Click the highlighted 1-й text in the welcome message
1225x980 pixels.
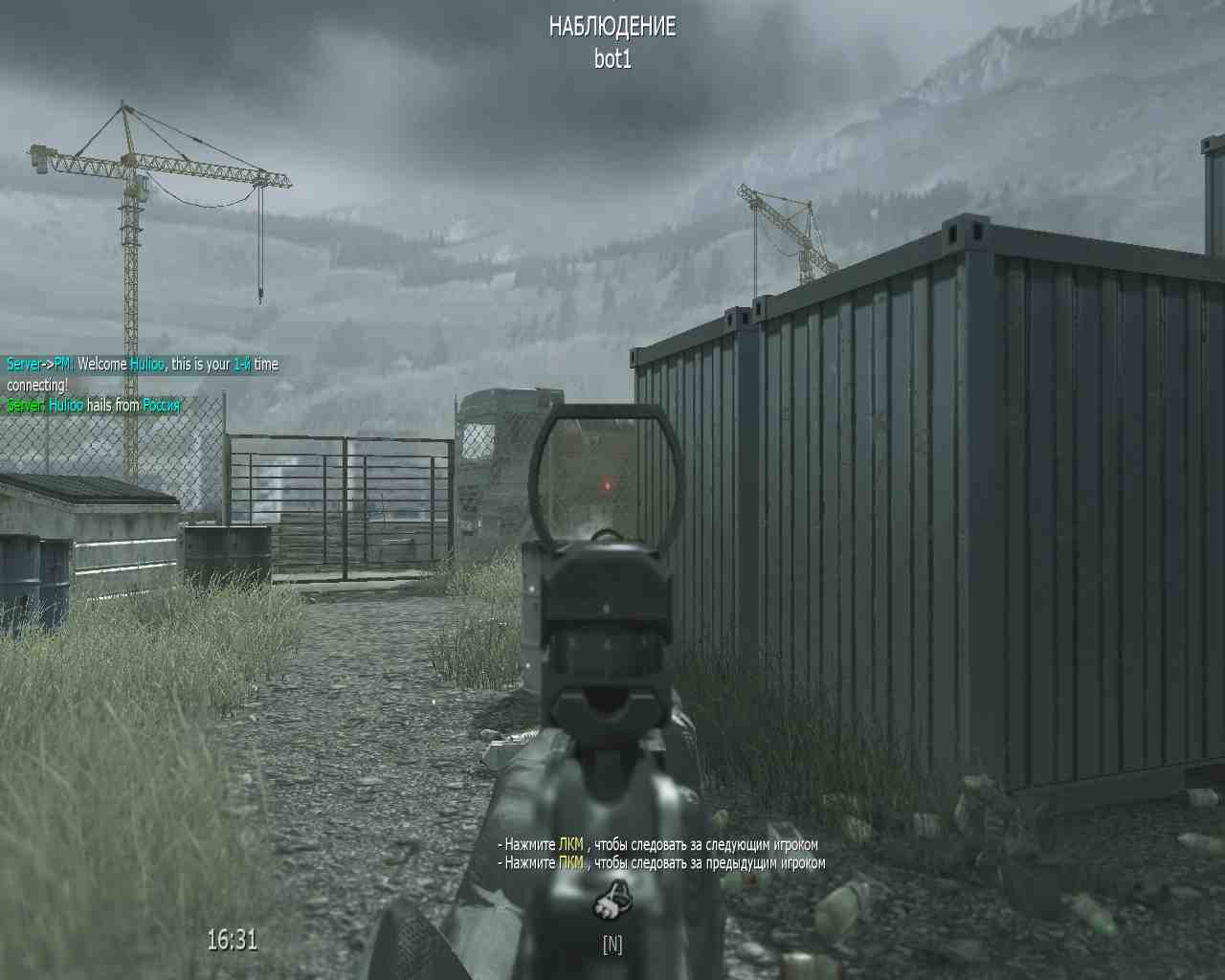click(x=240, y=364)
